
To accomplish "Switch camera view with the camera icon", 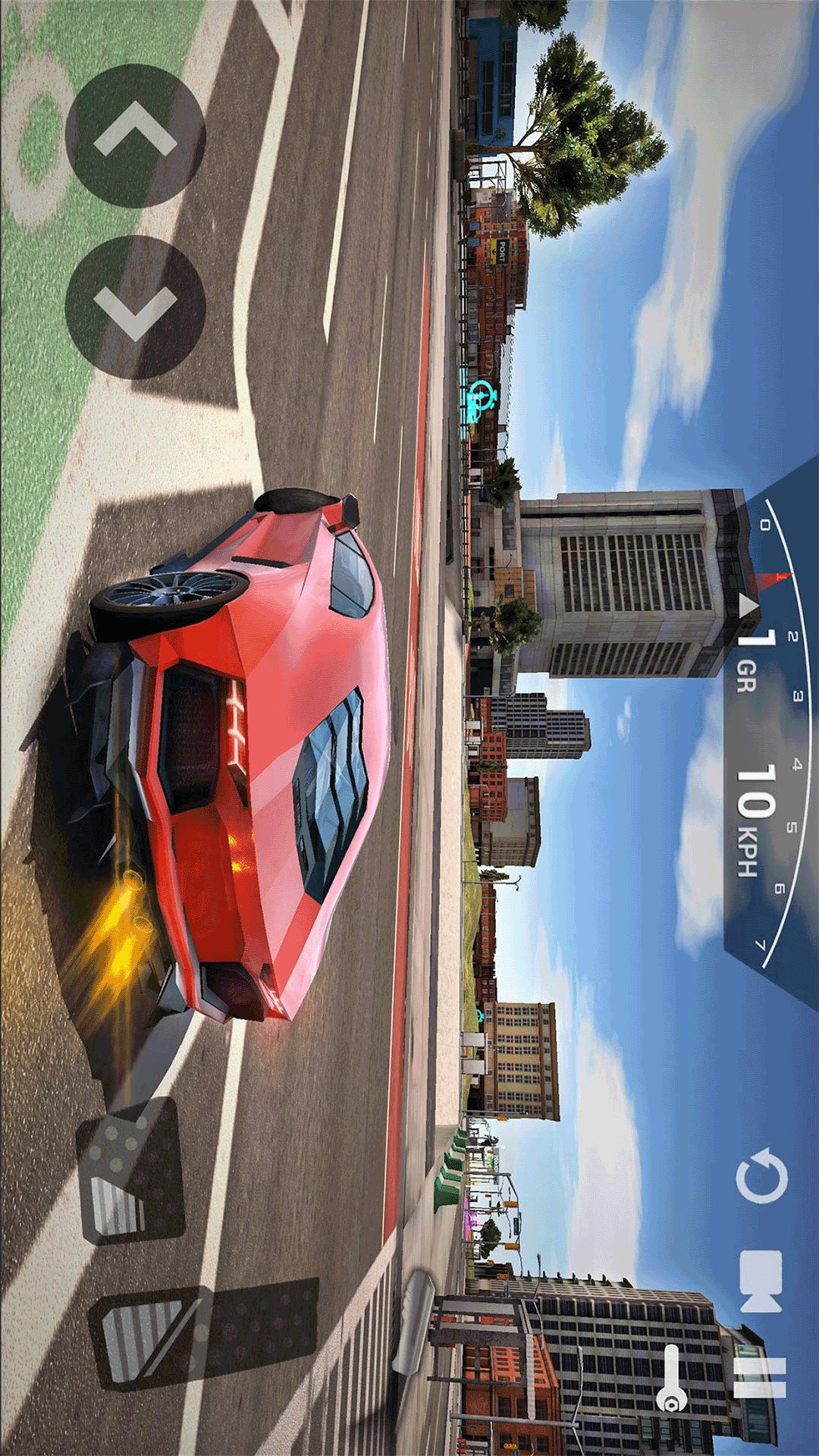I will (x=761, y=1282).
